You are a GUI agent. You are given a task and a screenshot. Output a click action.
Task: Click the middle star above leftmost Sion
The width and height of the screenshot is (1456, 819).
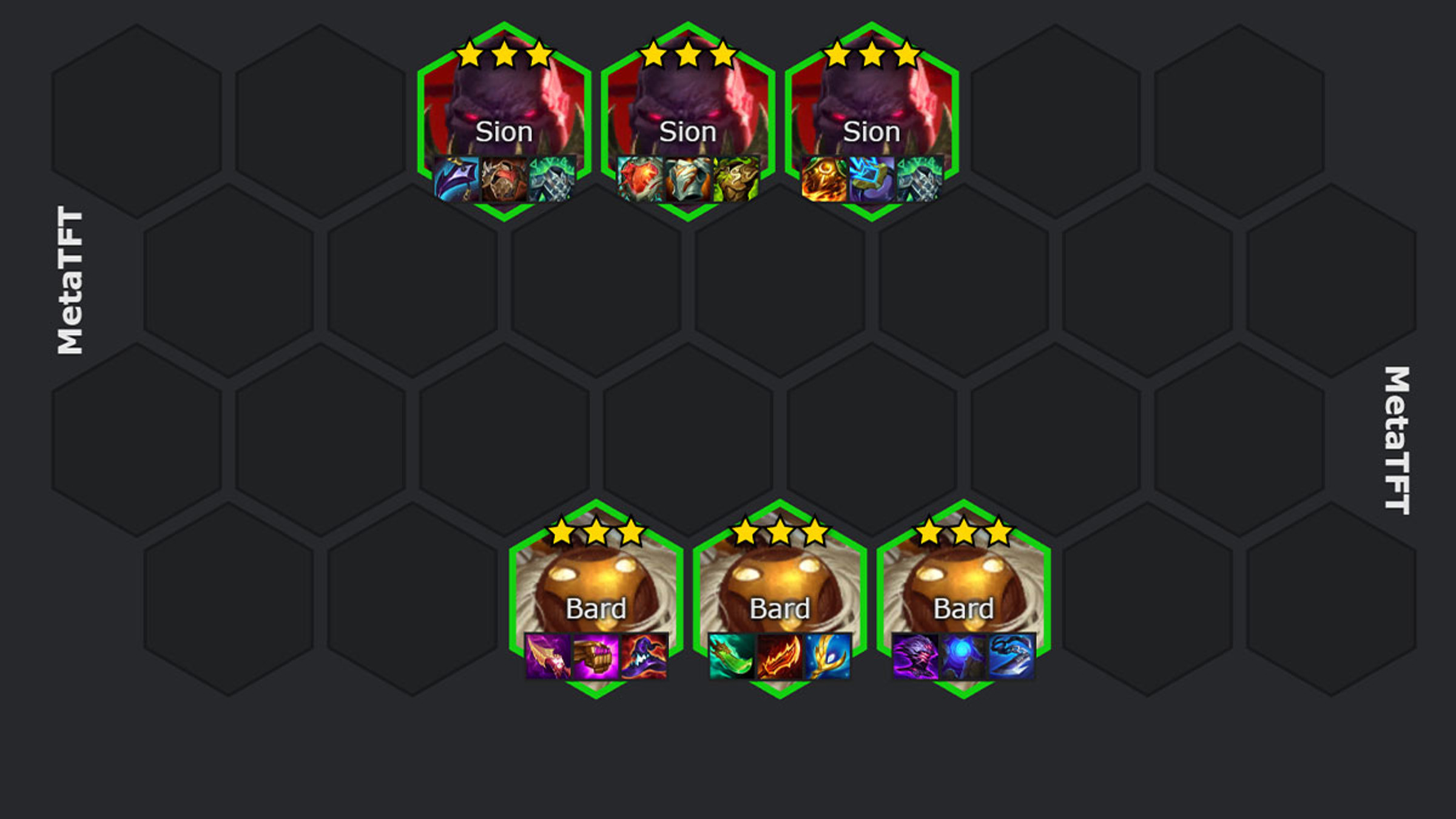pyautogui.click(x=505, y=53)
